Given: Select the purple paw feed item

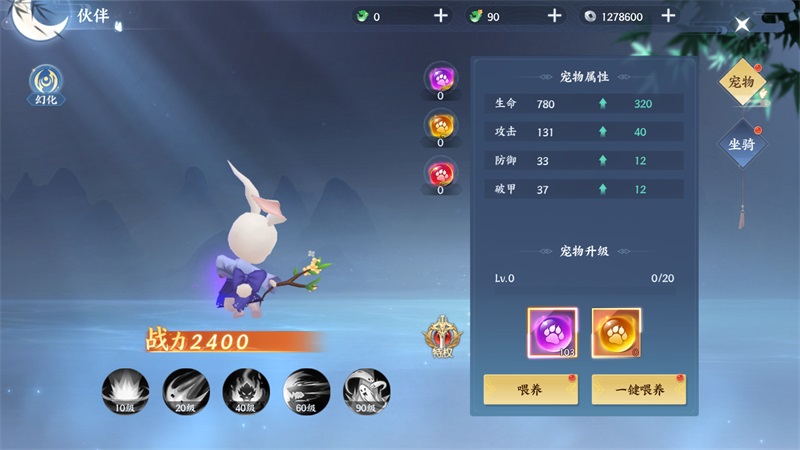Looking at the screenshot, I should [552, 332].
